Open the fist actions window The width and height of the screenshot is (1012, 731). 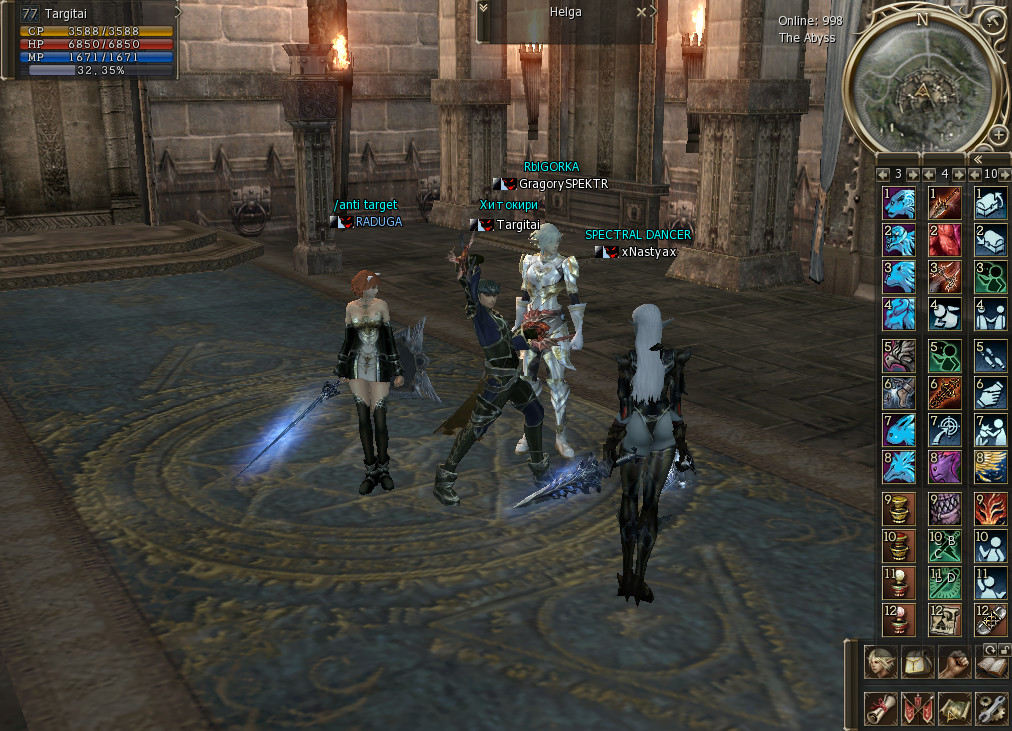click(955, 663)
